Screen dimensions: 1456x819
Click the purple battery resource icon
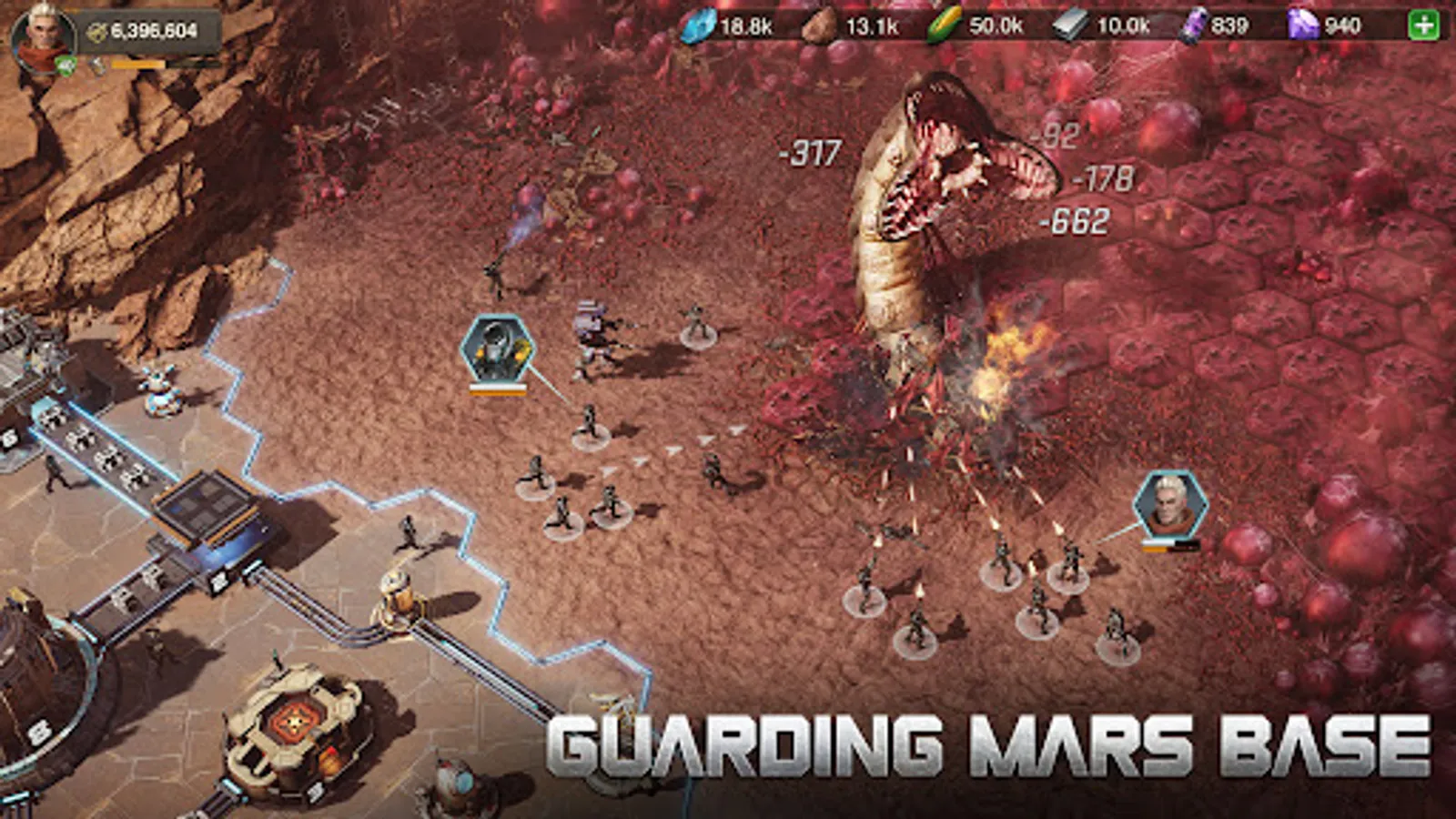tap(1194, 25)
